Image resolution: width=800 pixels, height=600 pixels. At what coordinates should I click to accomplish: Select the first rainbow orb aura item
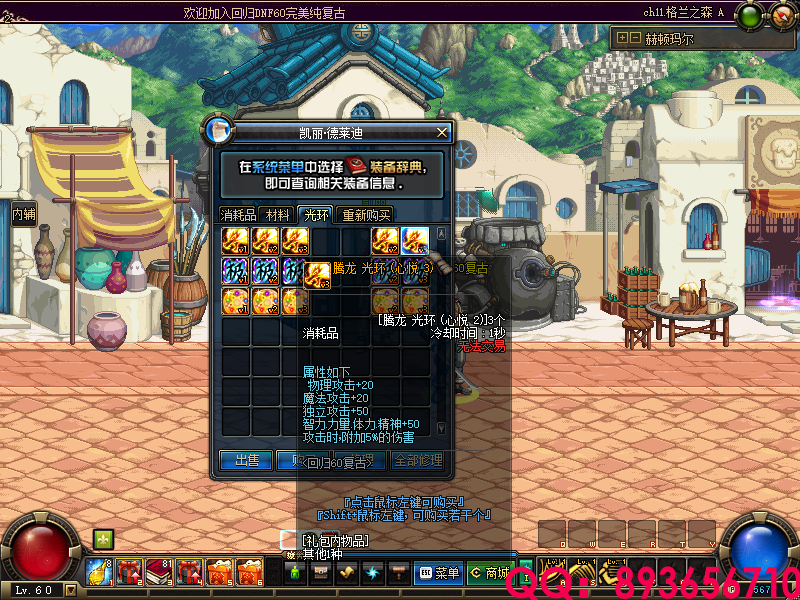coord(236,301)
